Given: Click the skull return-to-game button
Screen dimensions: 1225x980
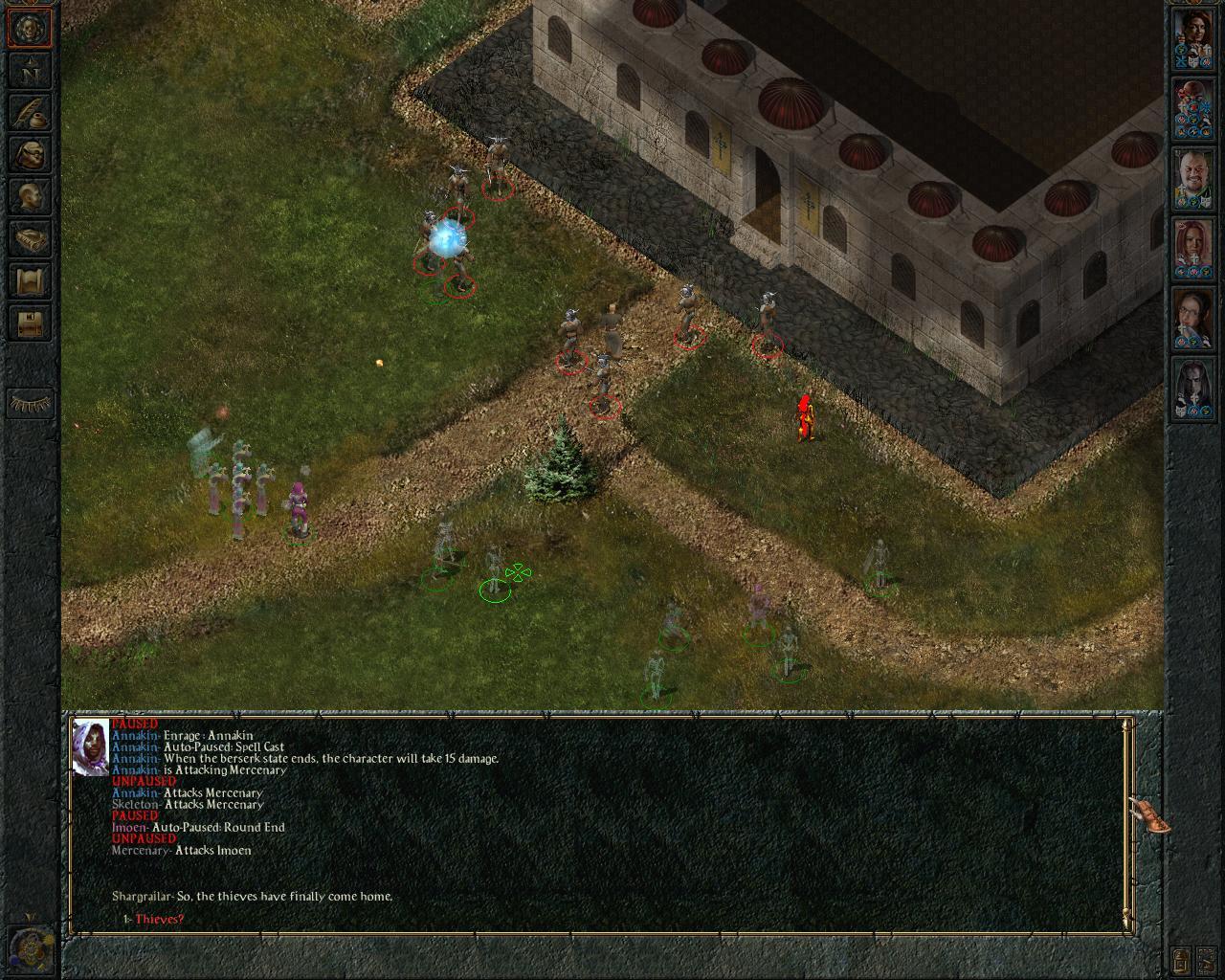Looking at the screenshot, I should pyautogui.click(x=30, y=28).
